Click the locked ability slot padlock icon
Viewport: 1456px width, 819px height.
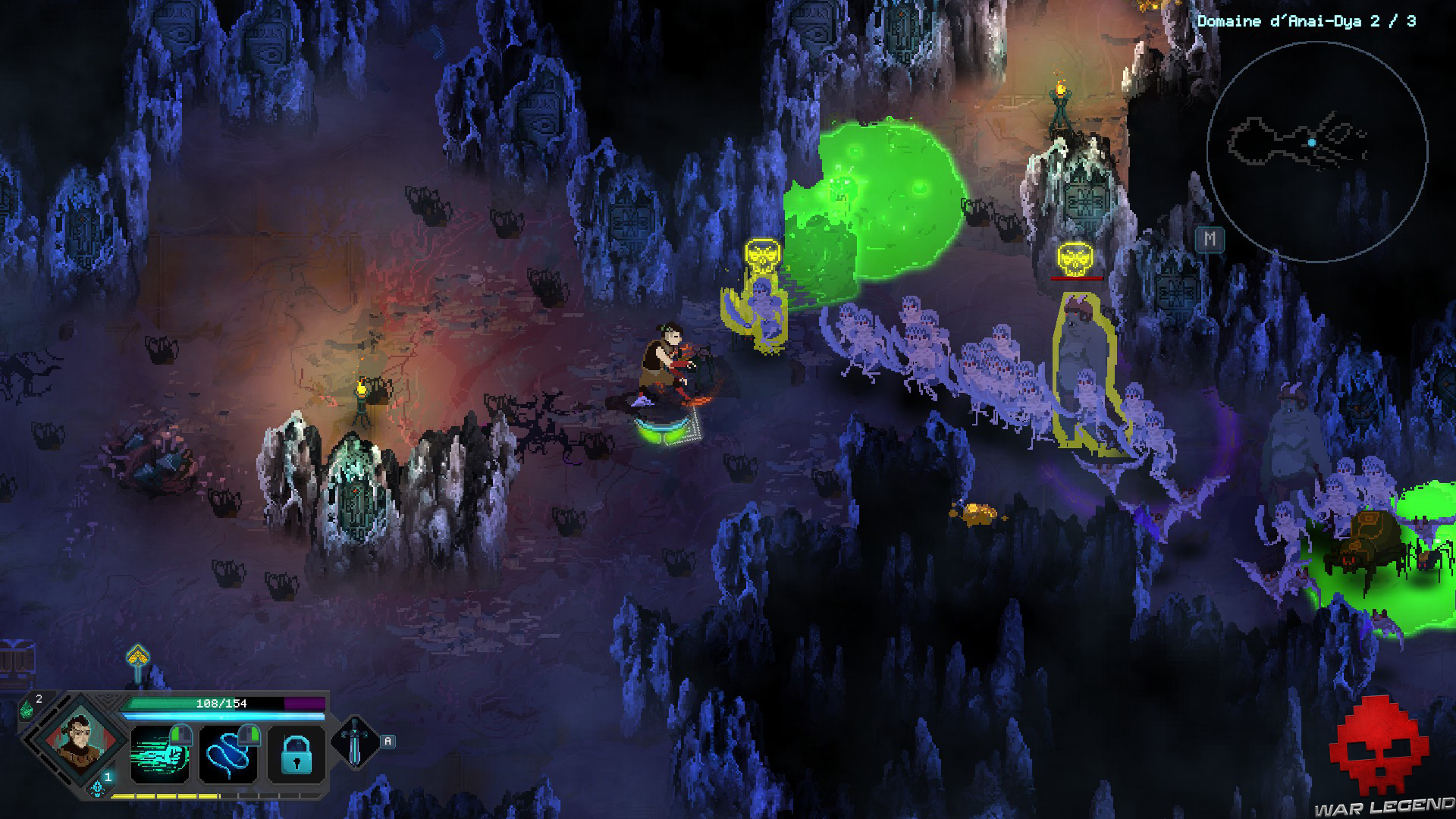point(297,755)
